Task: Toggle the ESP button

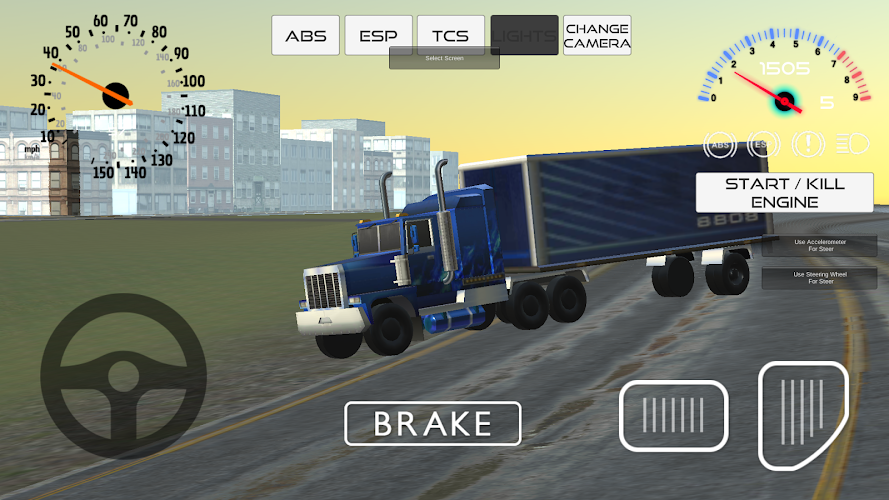Action: tap(378, 36)
